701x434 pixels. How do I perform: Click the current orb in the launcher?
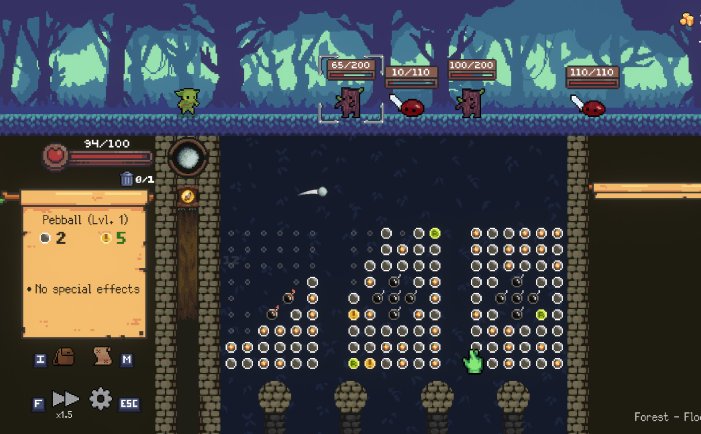click(187, 157)
